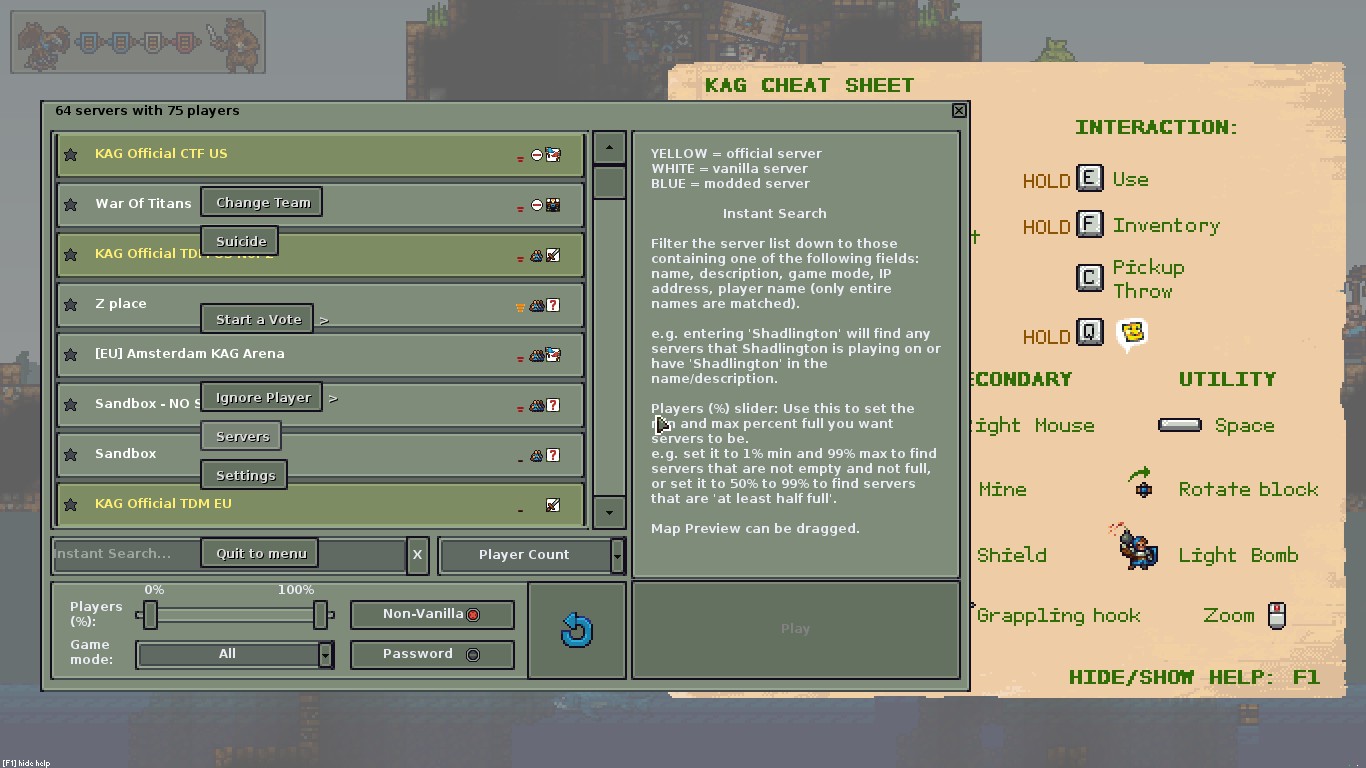Favorite the War Of Titans server star
1366x768 pixels.
coord(71,204)
